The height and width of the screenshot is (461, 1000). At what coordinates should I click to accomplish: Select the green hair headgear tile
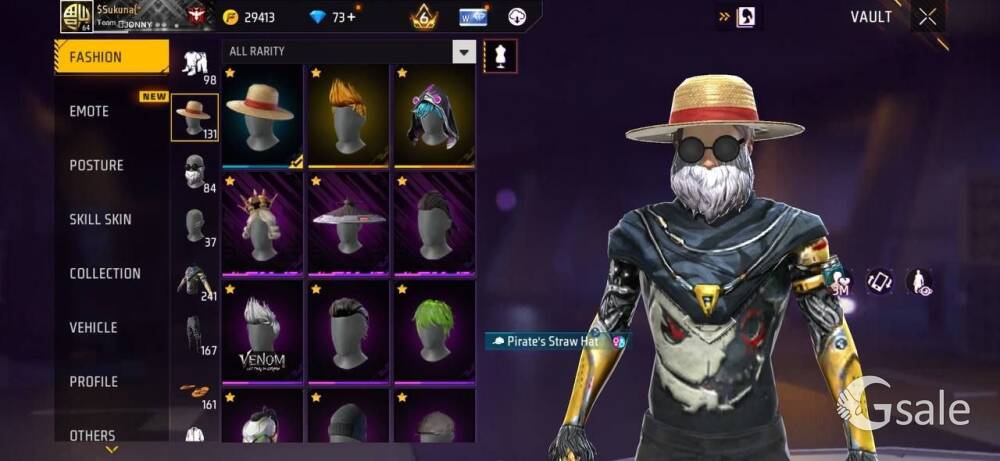tap(434, 329)
